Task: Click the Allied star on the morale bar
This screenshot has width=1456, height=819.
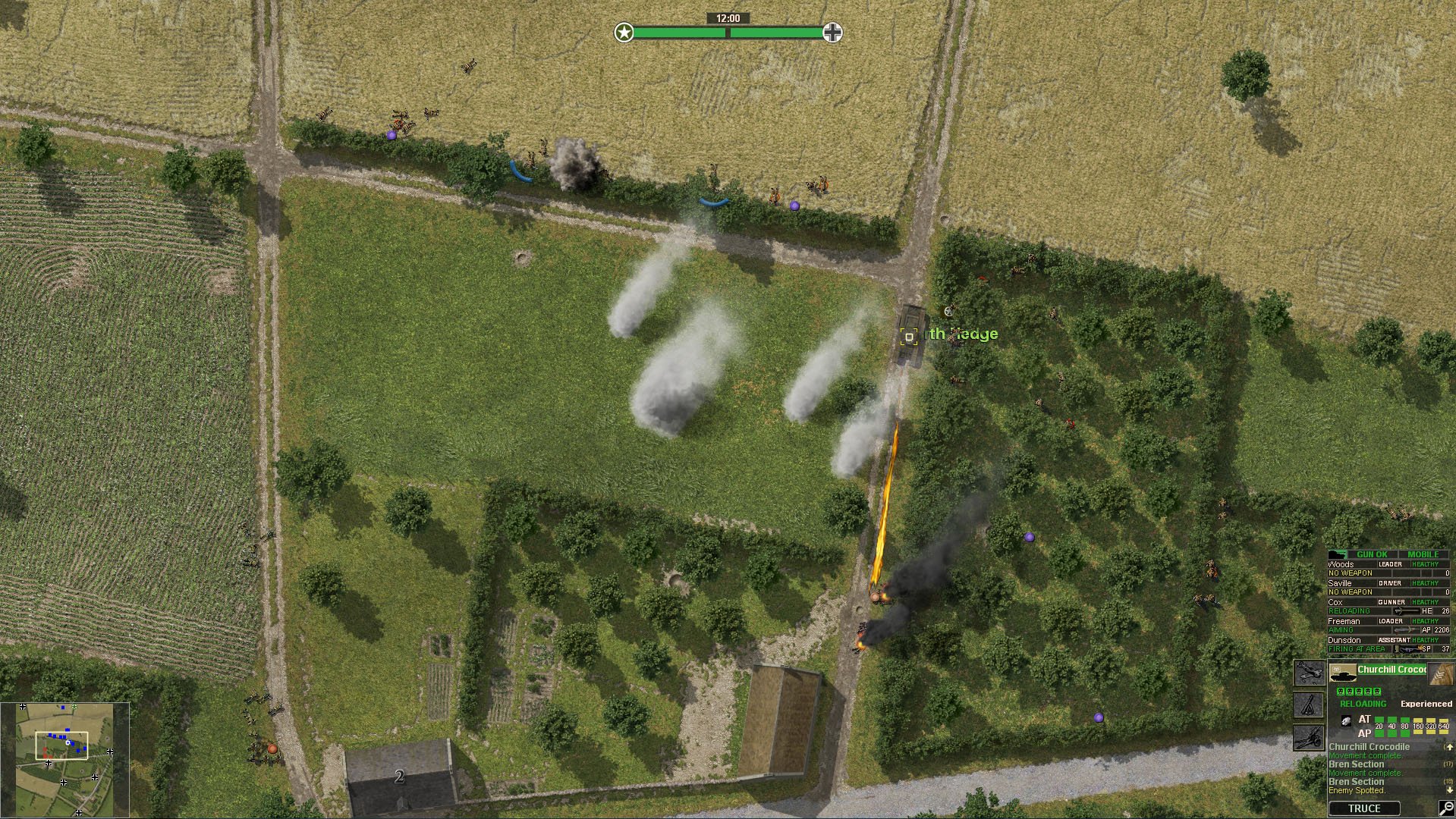Action: pyautogui.click(x=624, y=33)
